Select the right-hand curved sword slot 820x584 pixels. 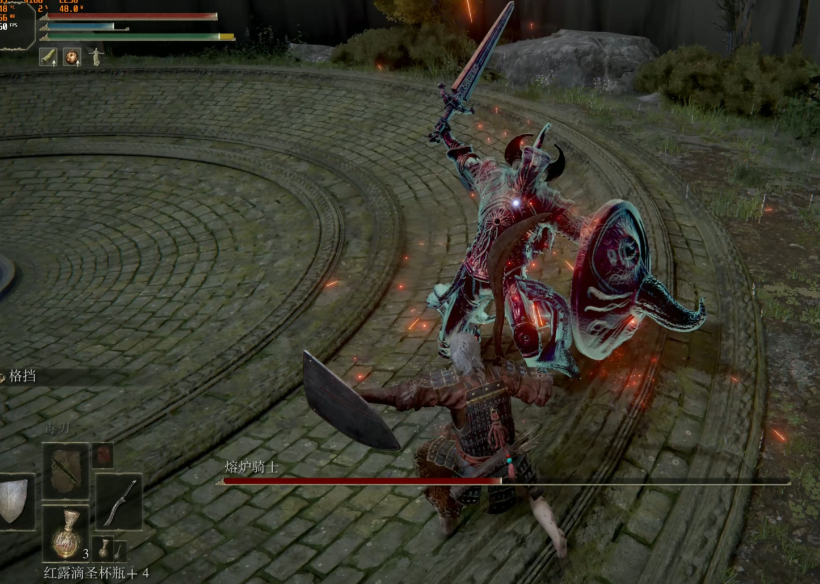(118, 500)
